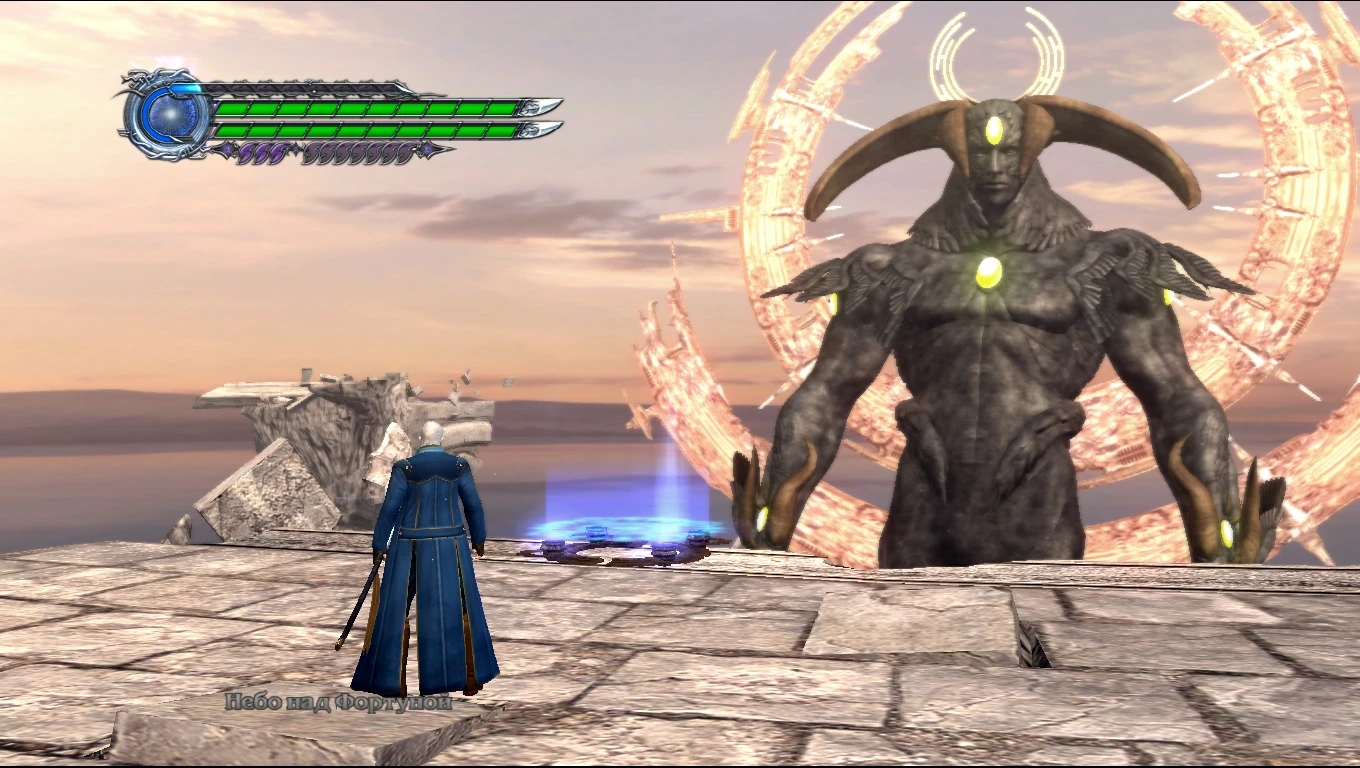Click the blue Devil Trigger eye gauge orb
This screenshot has width=1360, height=768.
click(172, 114)
